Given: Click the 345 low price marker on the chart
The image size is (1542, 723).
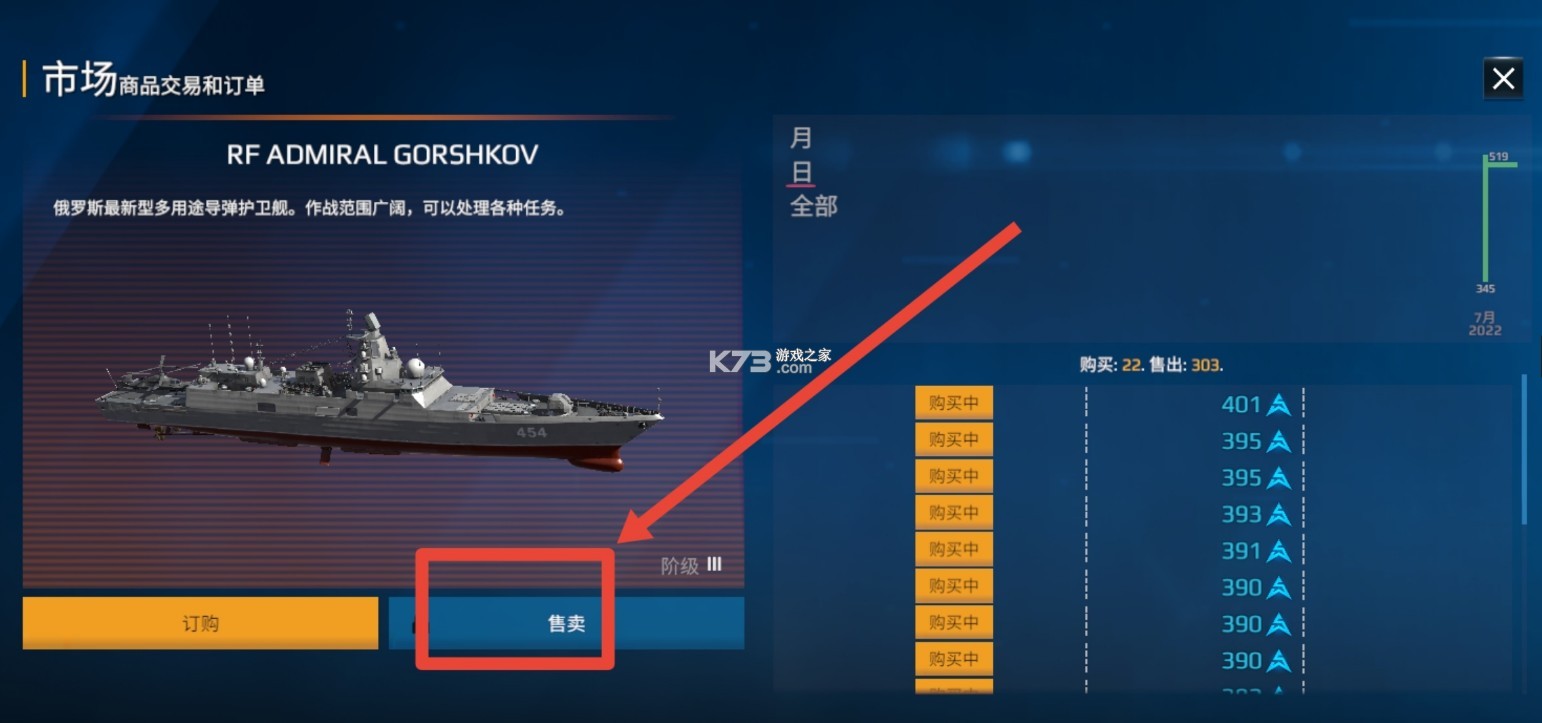Looking at the screenshot, I should (x=1486, y=288).
